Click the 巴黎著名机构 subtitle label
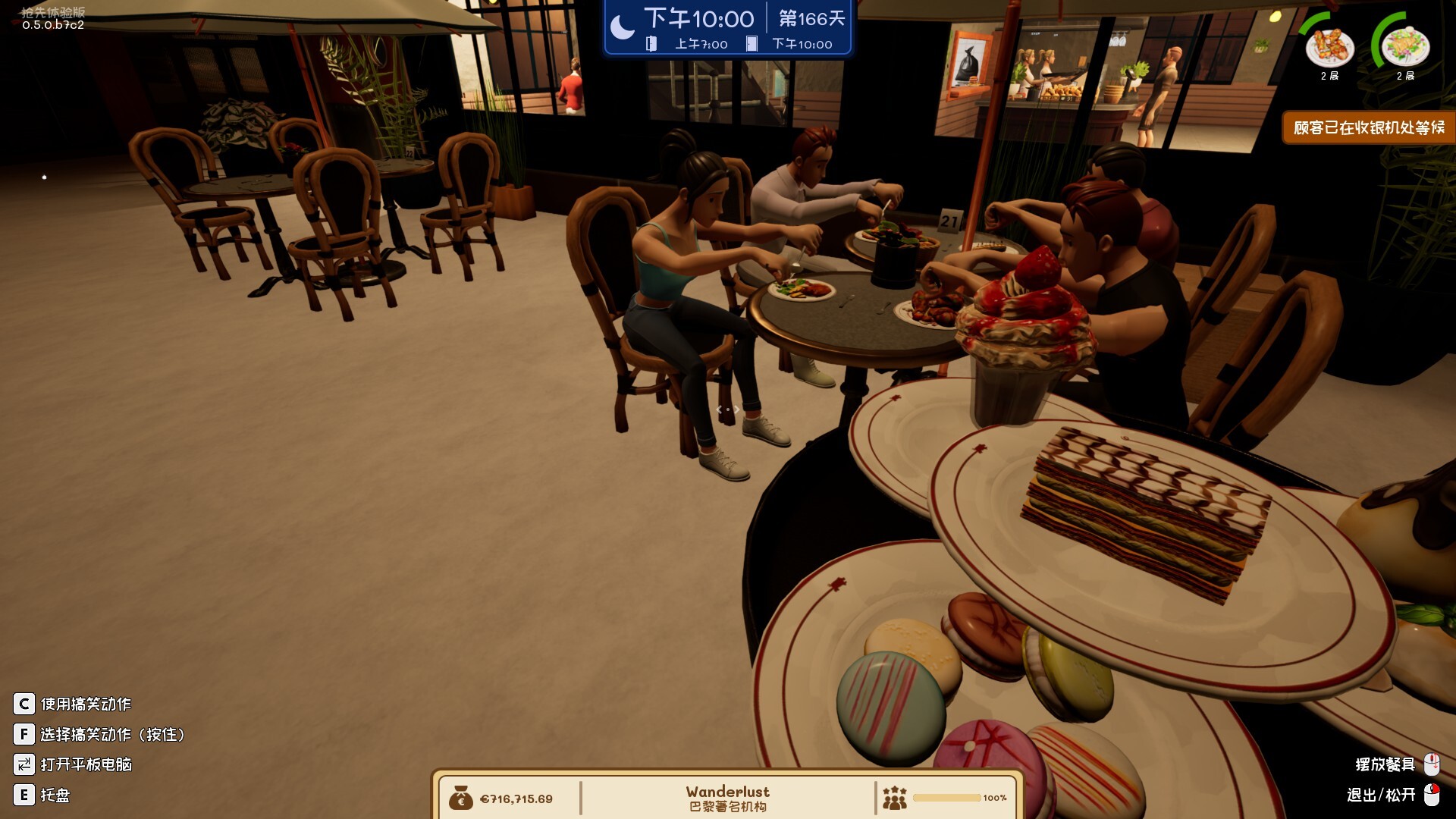Image resolution: width=1456 pixels, height=819 pixels. pyautogui.click(x=727, y=807)
